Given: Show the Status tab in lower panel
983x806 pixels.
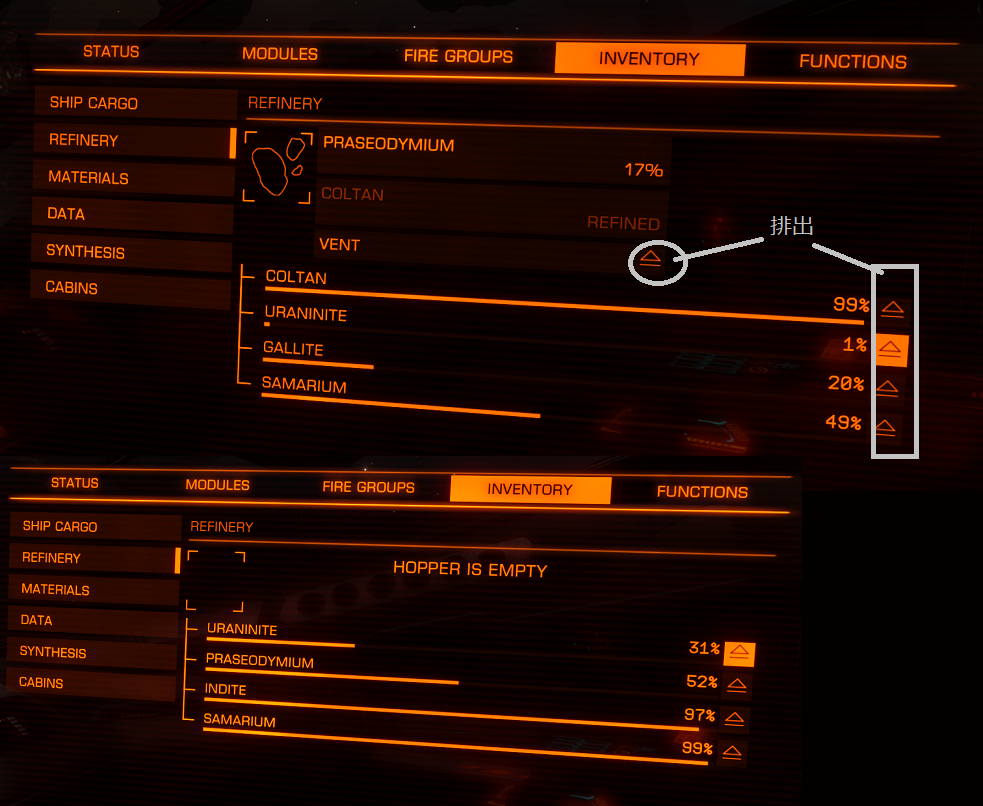Looking at the screenshot, I should (x=75, y=483).
